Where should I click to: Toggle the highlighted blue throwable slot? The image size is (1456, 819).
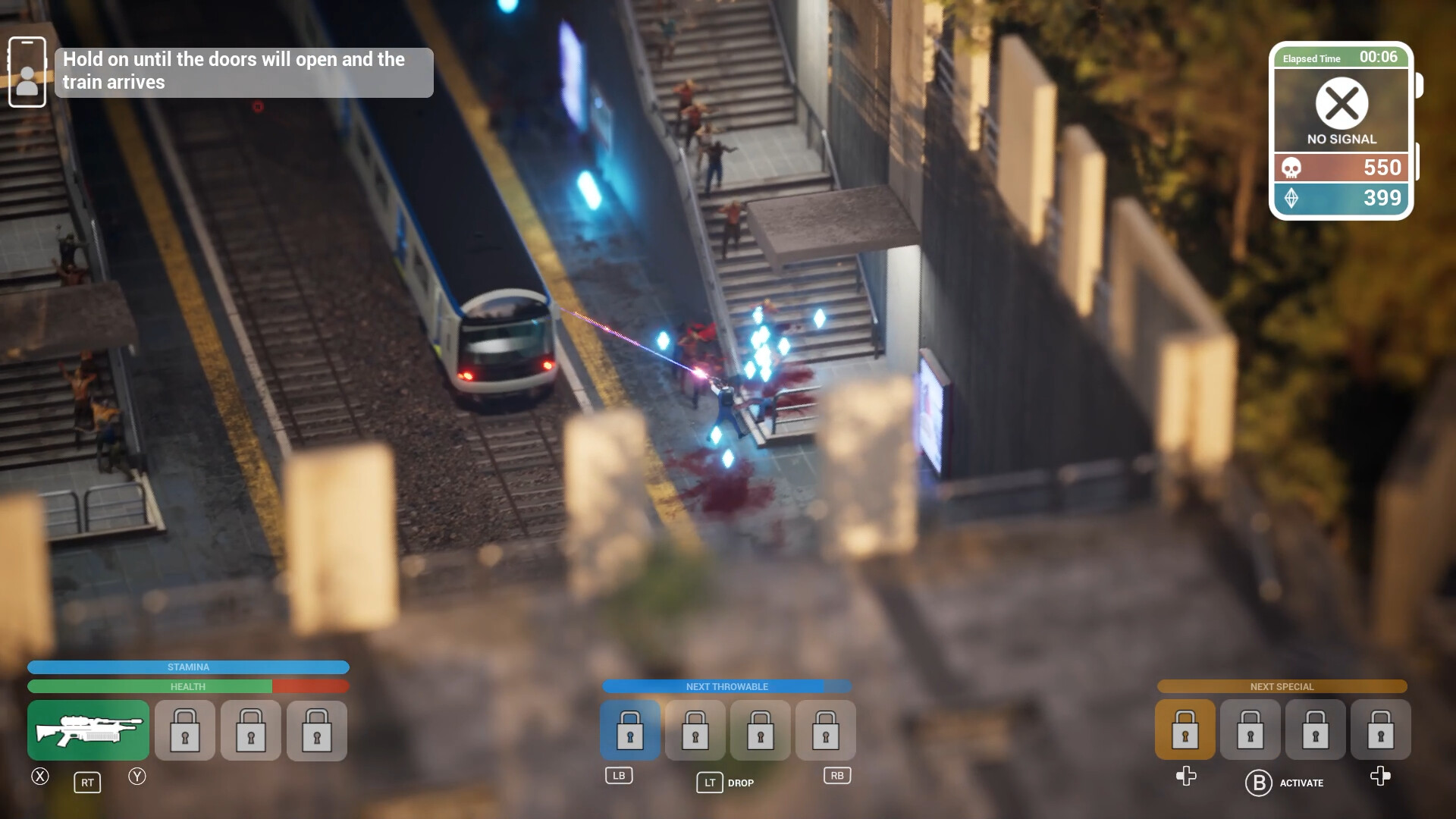coord(629,730)
